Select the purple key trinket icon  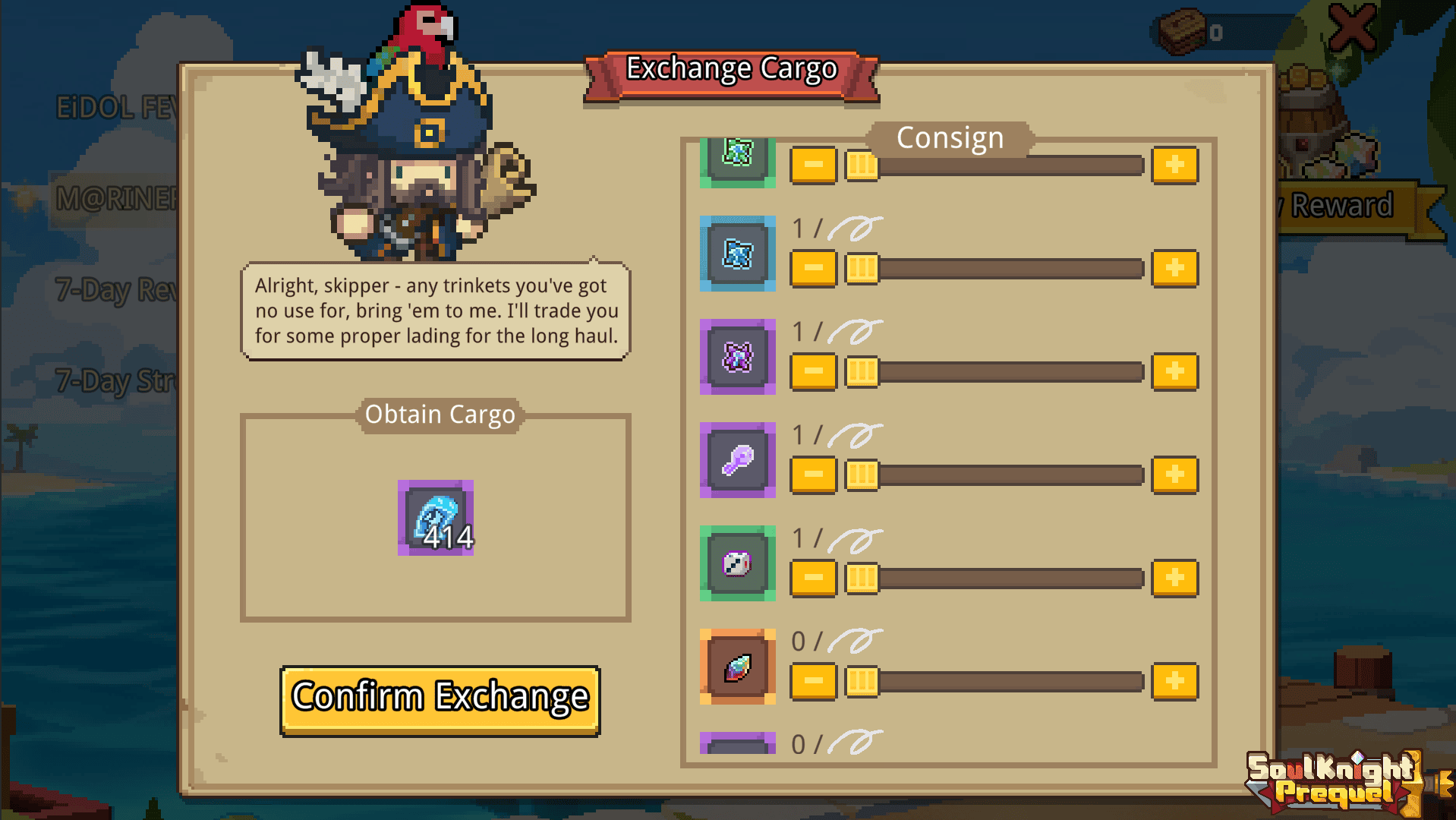pyautogui.click(x=736, y=461)
